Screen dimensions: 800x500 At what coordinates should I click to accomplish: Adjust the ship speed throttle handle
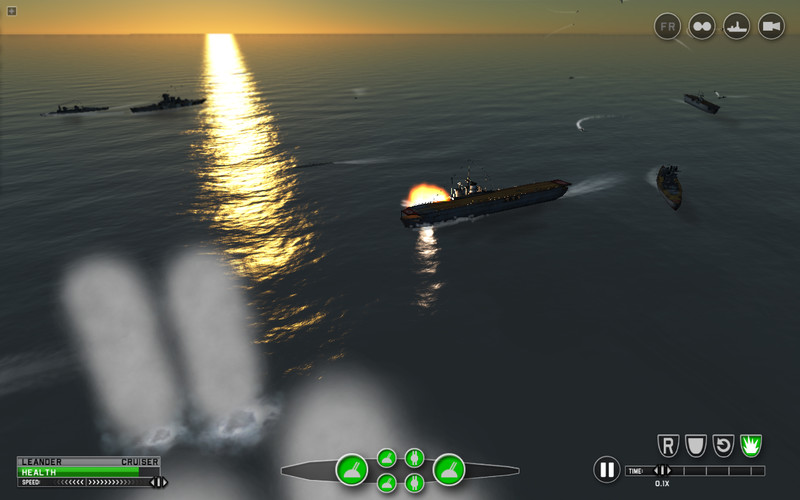click(x=157, y=482)
